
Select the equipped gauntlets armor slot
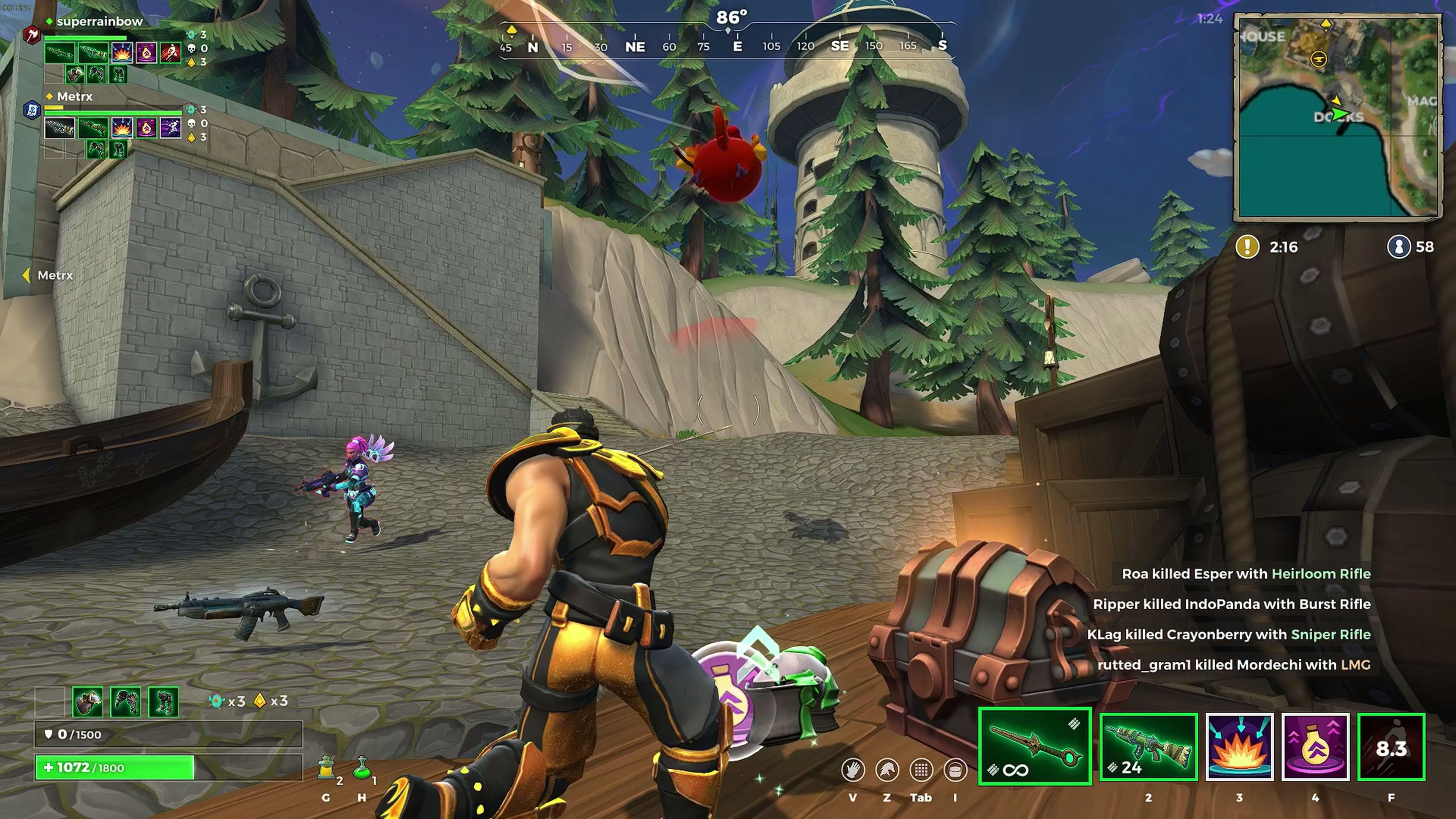click(x=126, y=701)
